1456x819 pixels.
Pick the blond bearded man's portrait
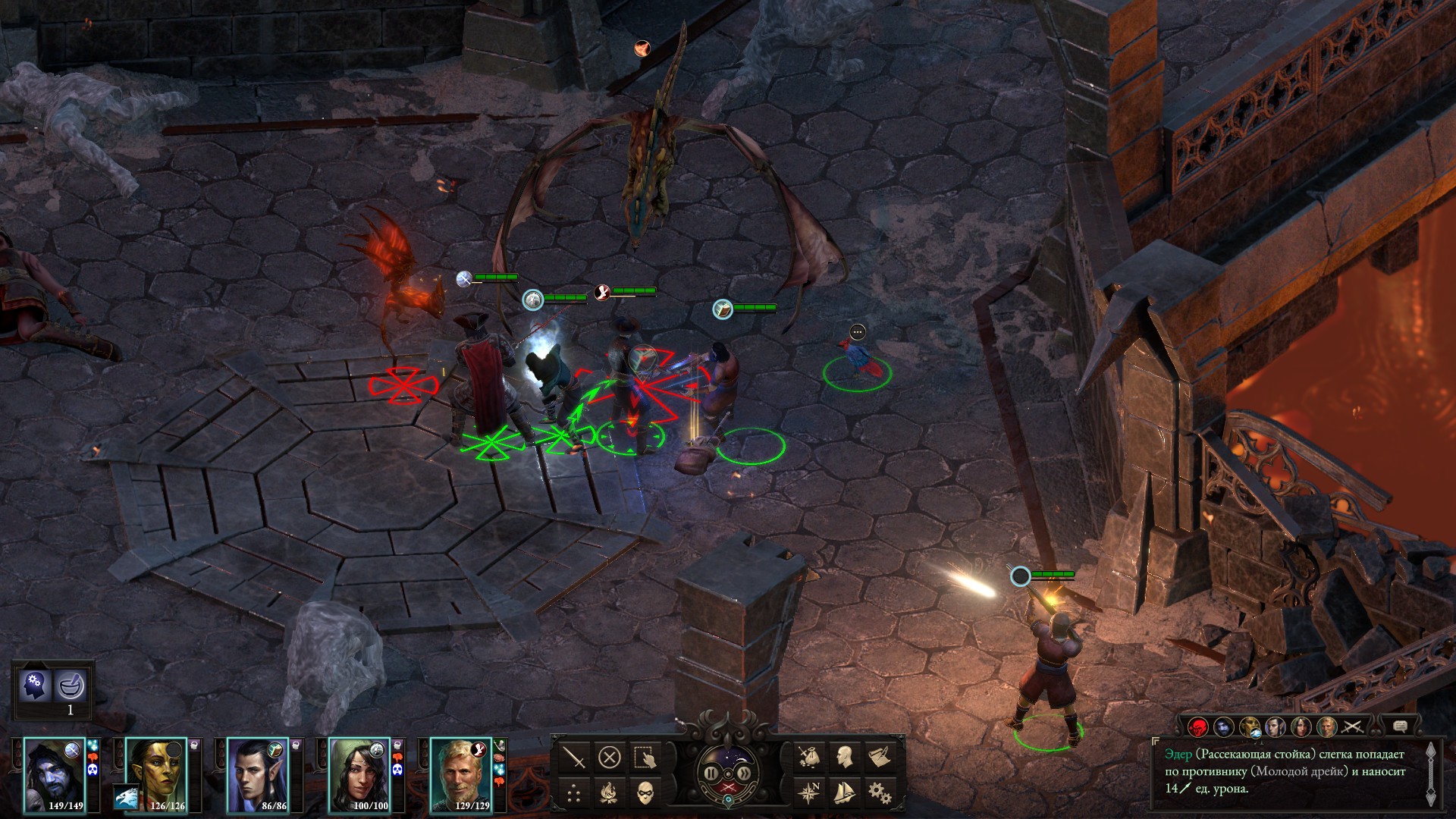pyautogui.click(x=460, y=775)
